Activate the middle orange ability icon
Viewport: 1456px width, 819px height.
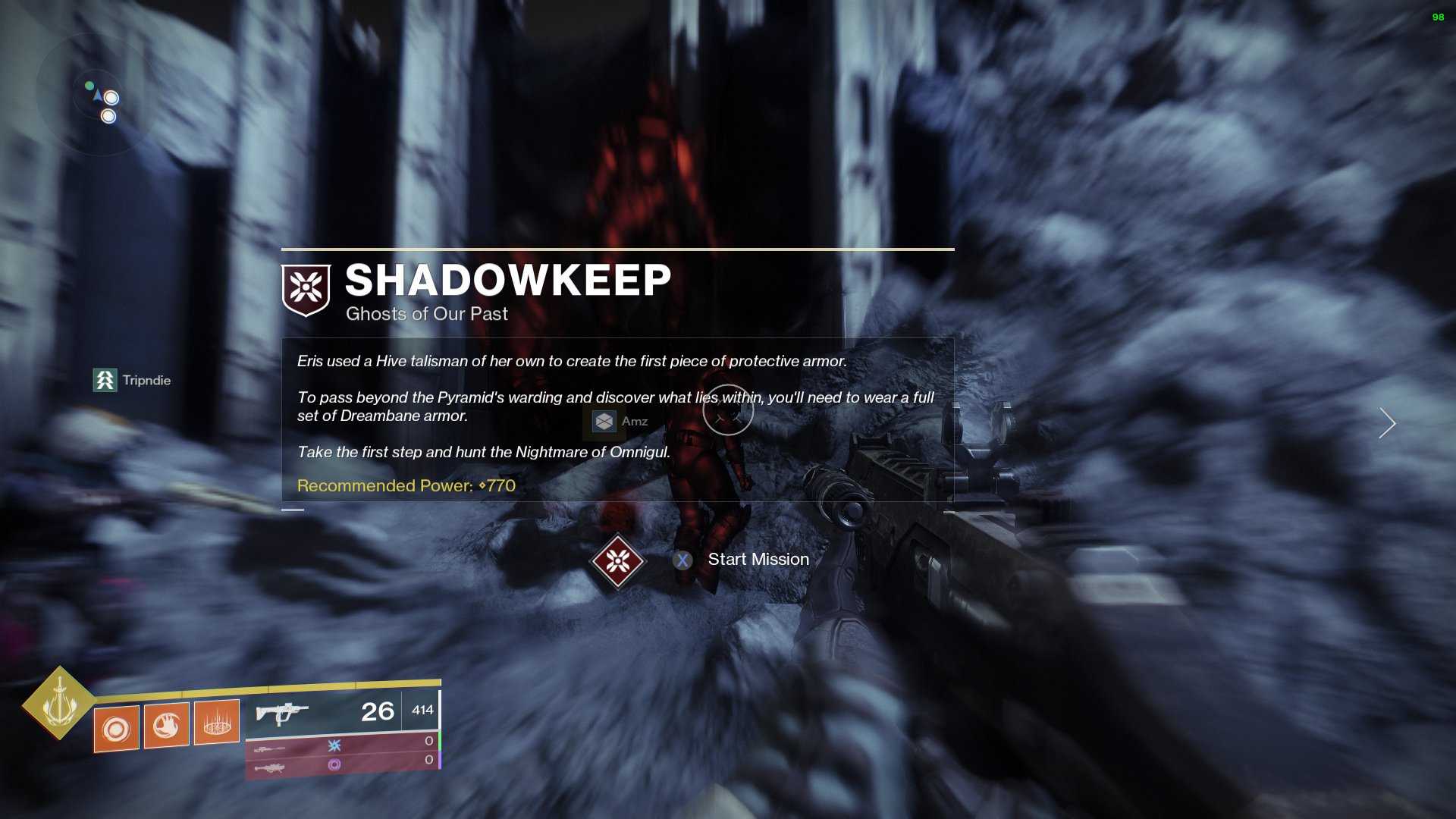pos(167,725)
